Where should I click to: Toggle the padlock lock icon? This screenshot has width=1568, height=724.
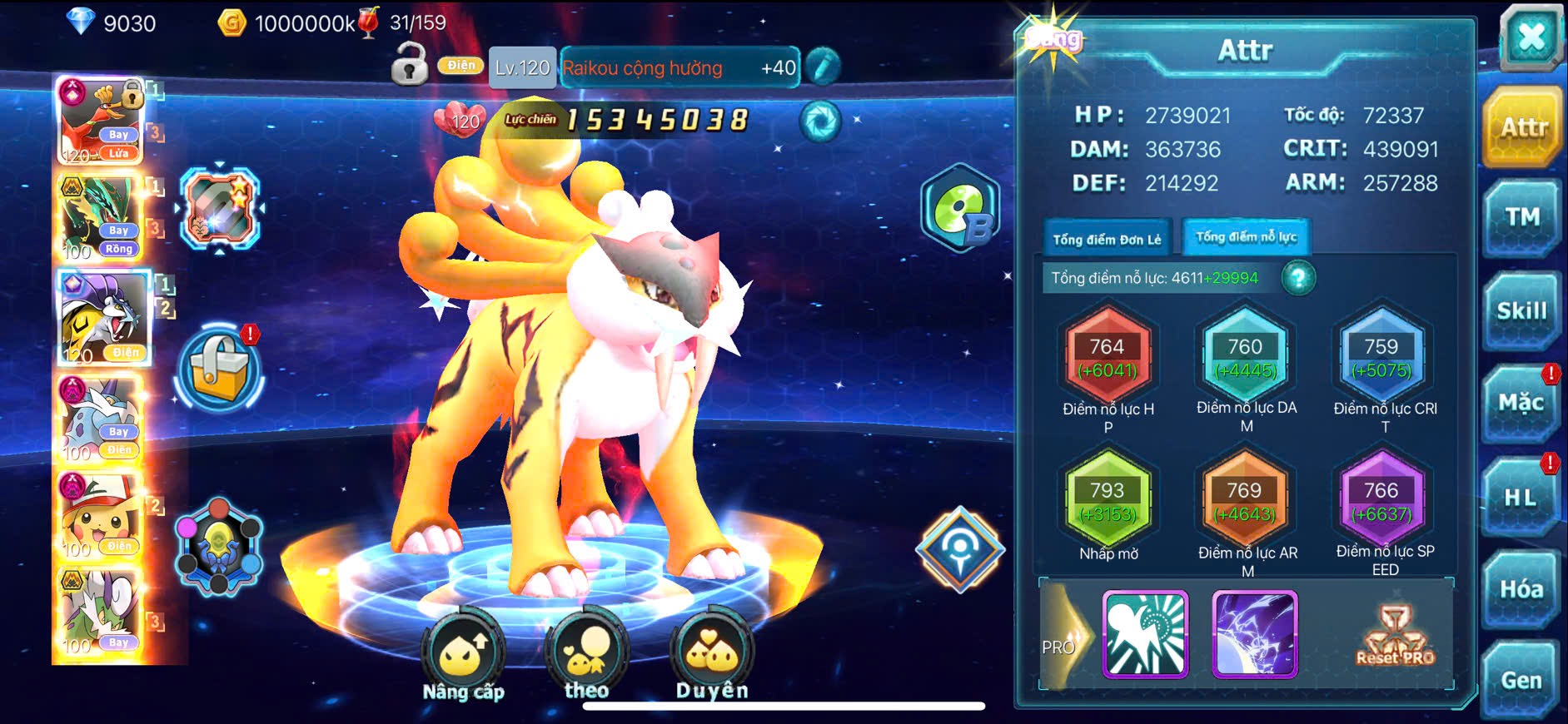pos(410,64)
